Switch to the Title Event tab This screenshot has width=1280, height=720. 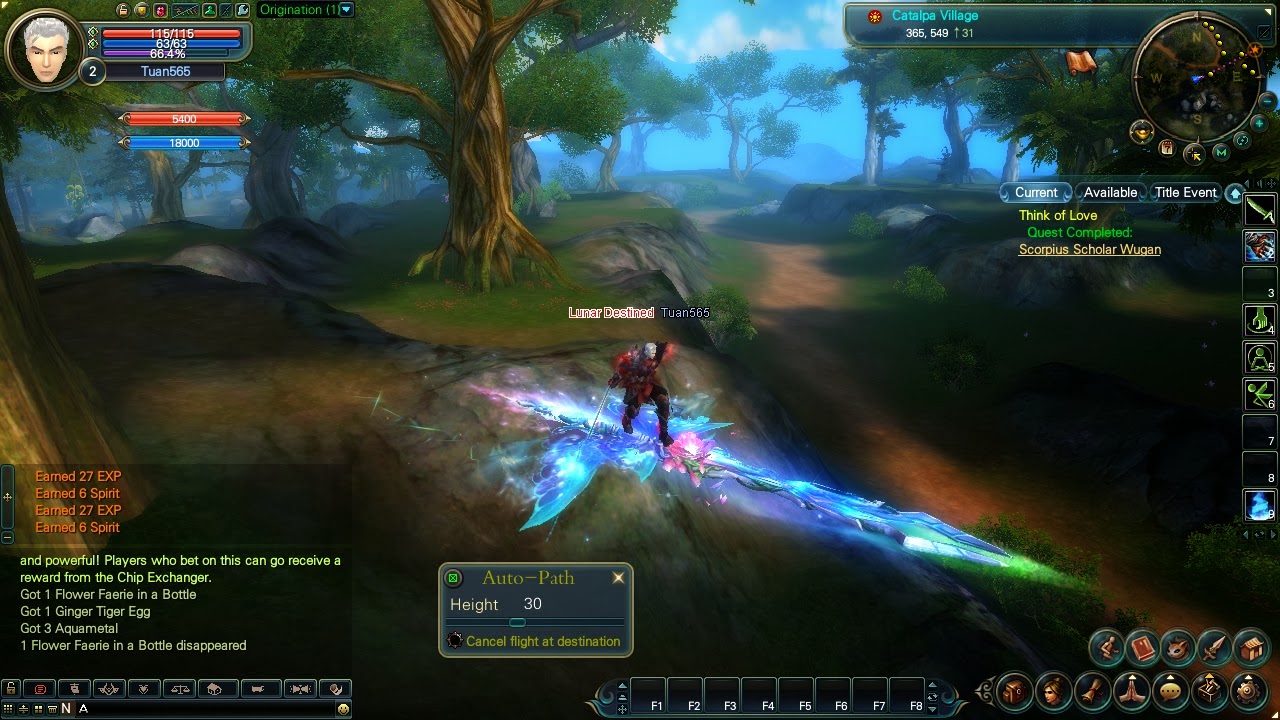tap(1185, 192)
